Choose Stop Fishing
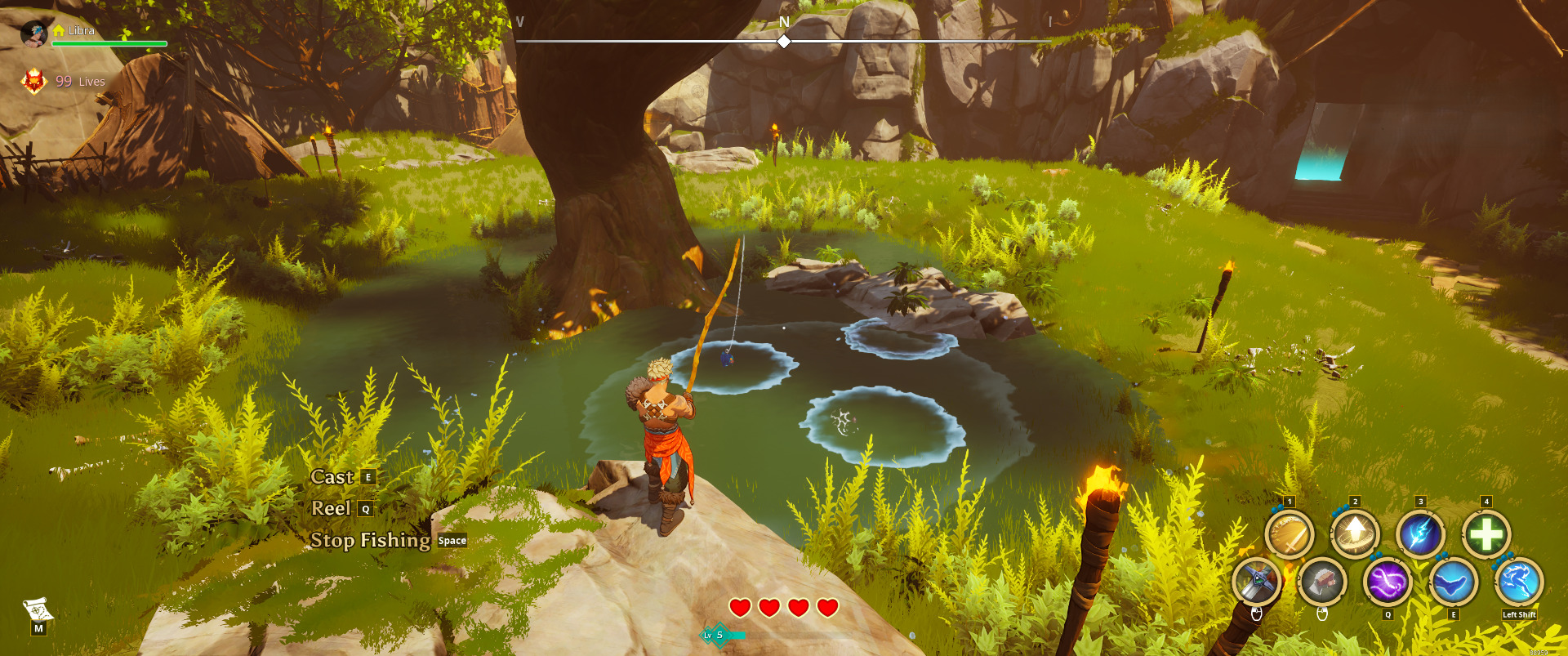This screenshot has height=656, width=1568. coord(371,540)
